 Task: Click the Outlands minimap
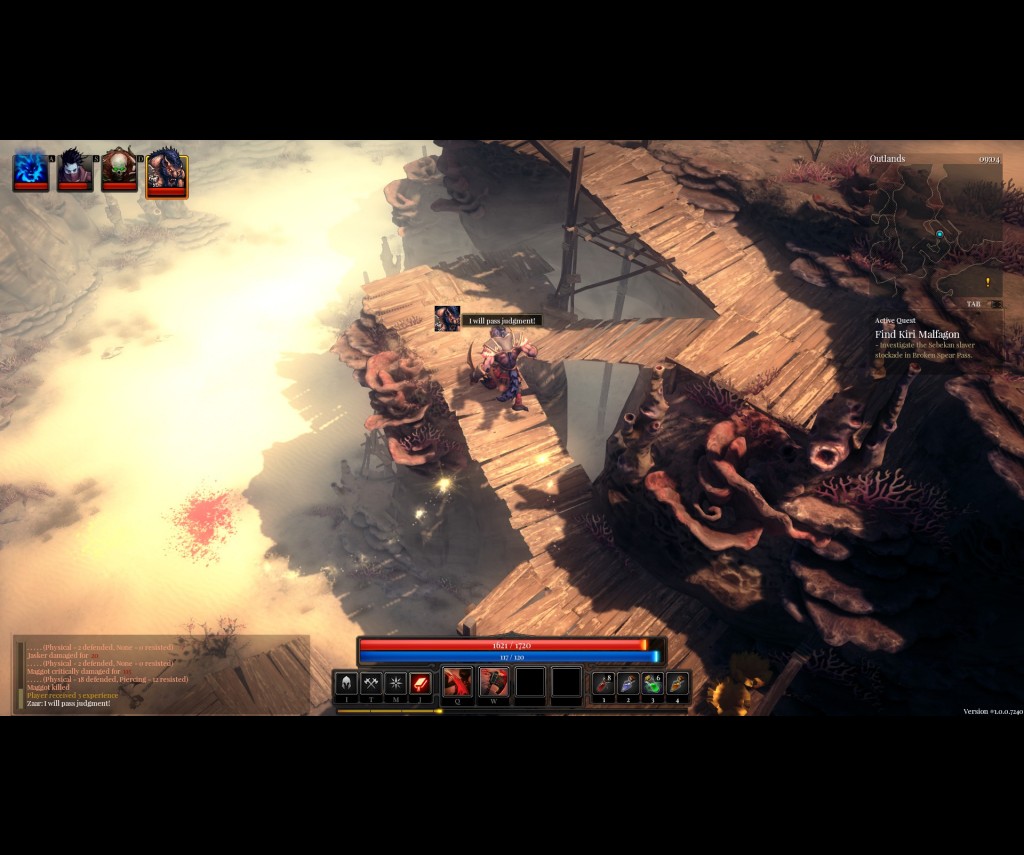pos(934,230)
